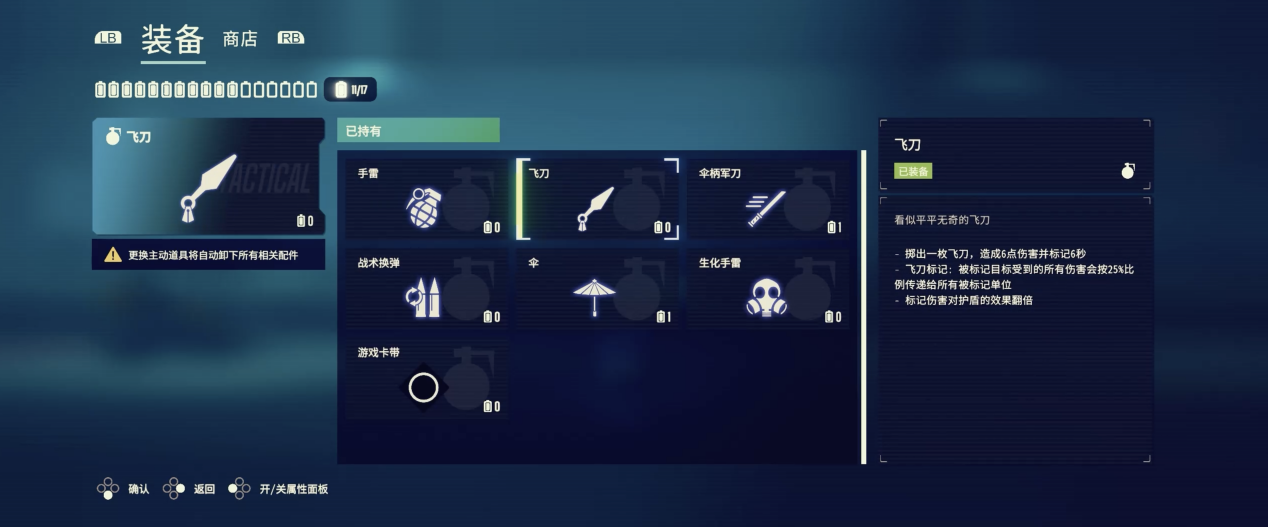Select the 战术换弹 tactical reload item

click(x=427, y=289)
